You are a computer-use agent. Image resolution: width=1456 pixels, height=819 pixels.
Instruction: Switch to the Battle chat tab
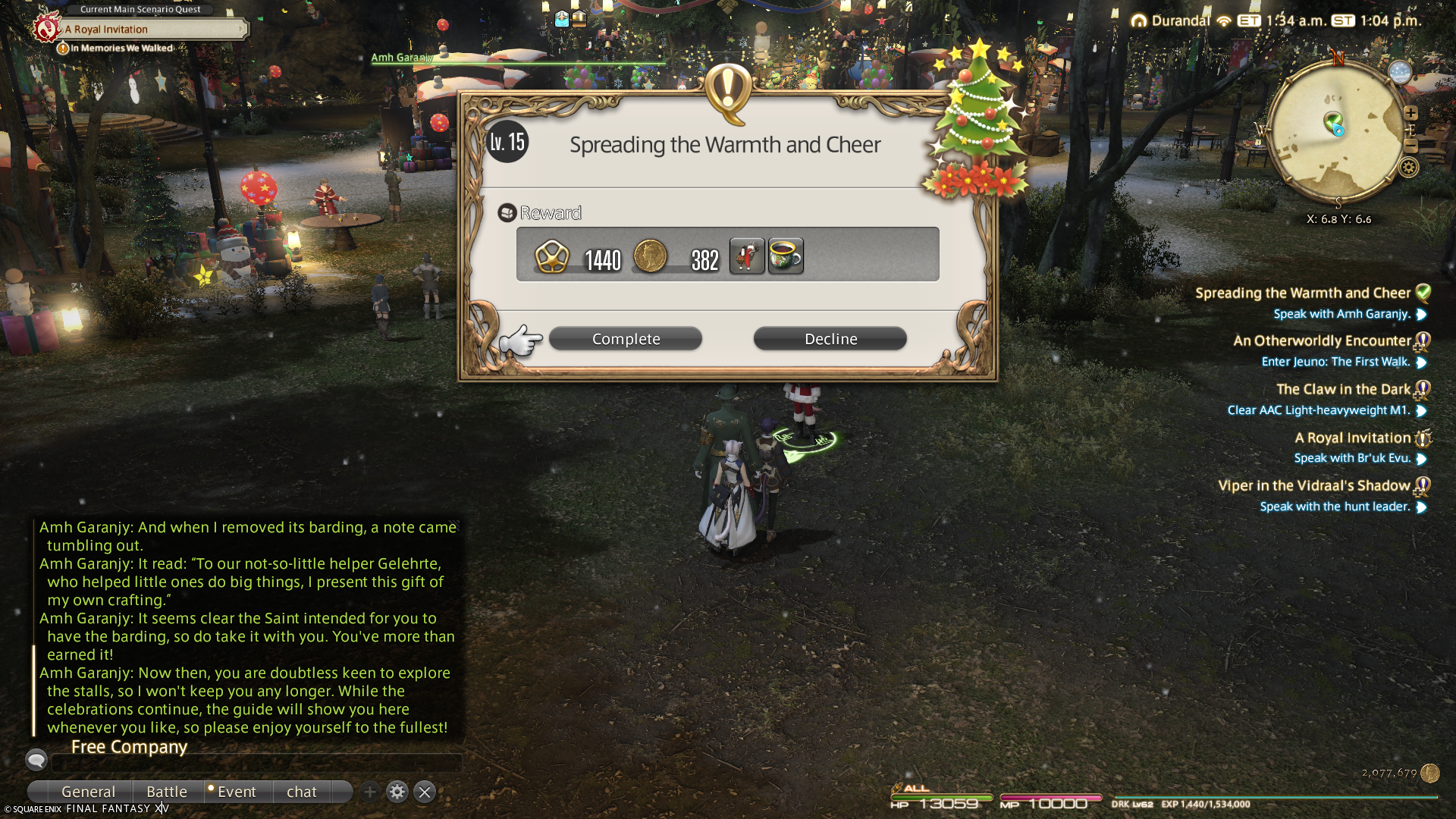click(x=167, y=792)
